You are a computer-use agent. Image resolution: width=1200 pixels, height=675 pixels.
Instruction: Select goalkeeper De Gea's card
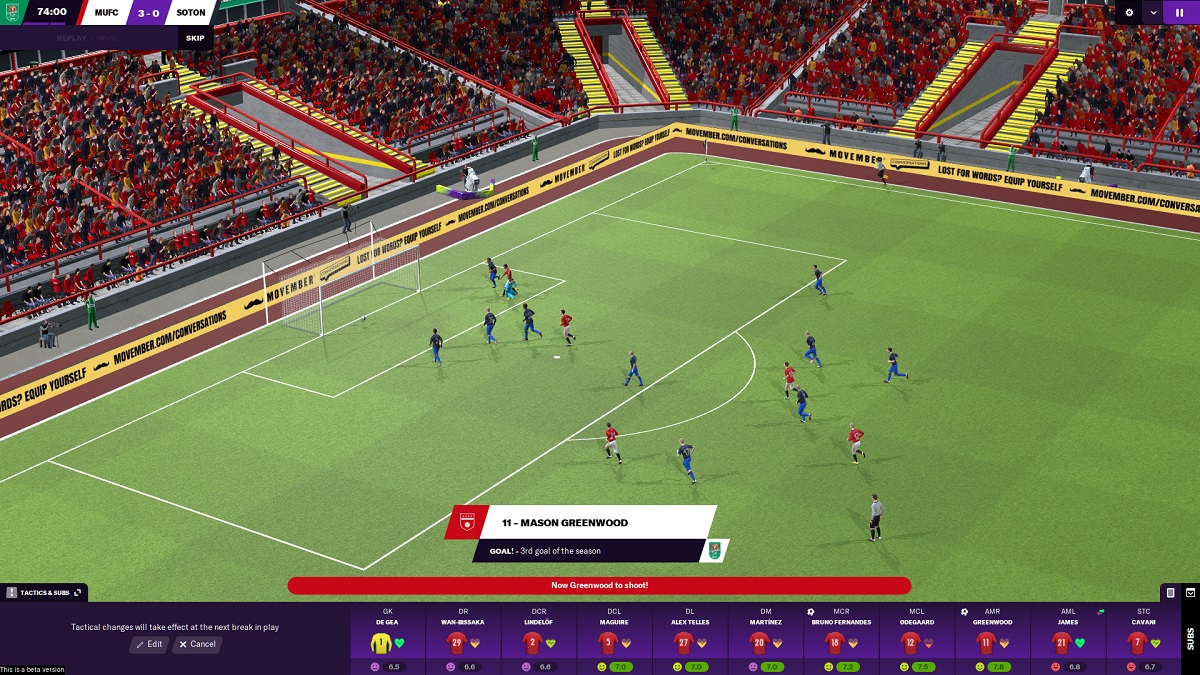(x=388, y=640)
